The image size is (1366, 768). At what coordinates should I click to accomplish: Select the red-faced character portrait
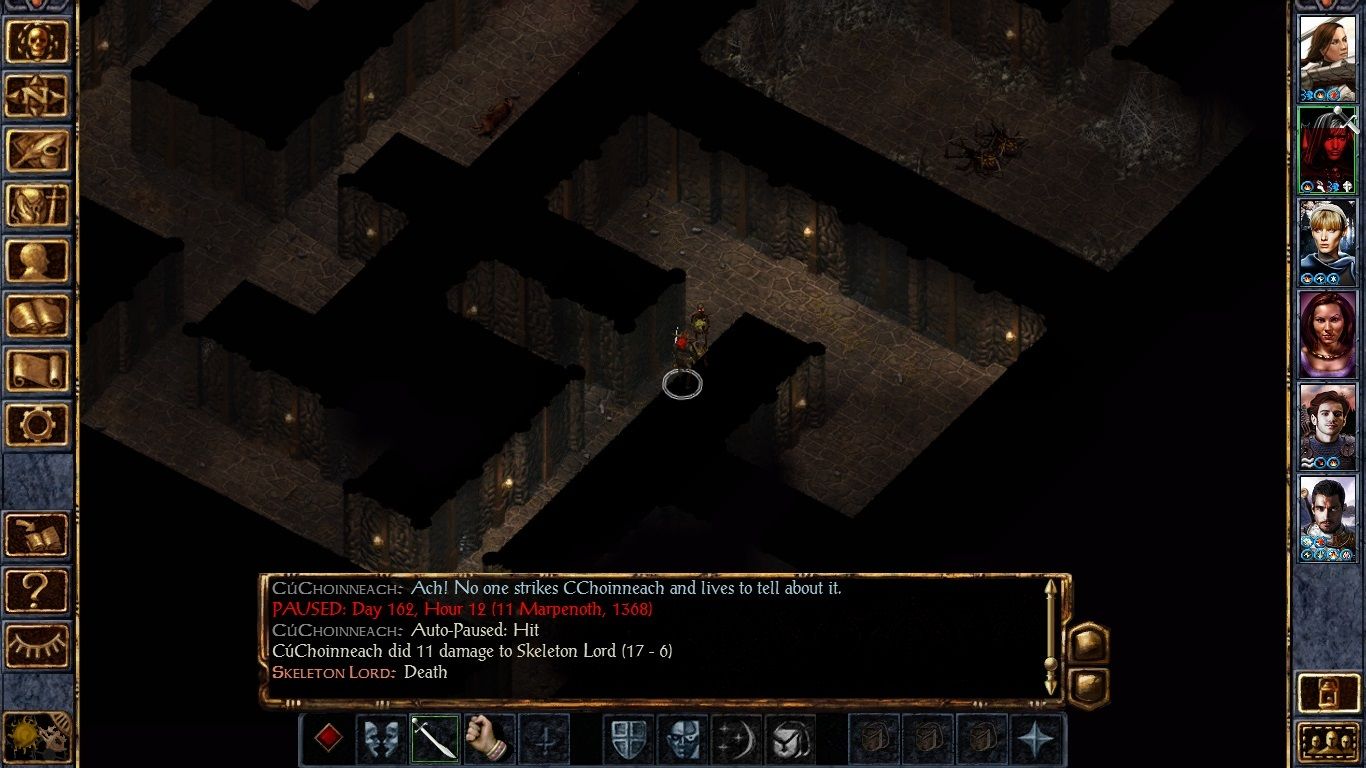(1327, 150)
